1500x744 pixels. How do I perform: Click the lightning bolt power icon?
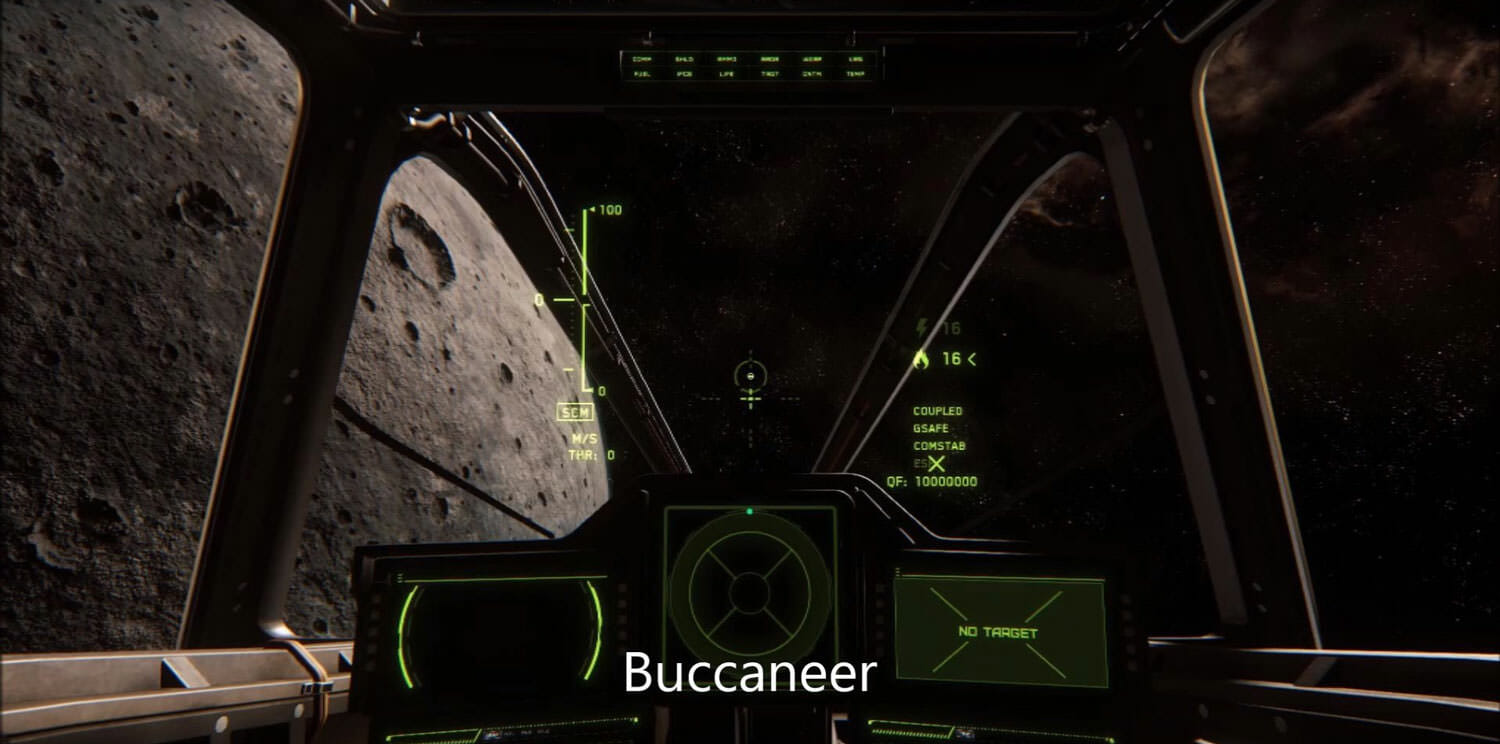pyautogui.click(x=922, y=327)
